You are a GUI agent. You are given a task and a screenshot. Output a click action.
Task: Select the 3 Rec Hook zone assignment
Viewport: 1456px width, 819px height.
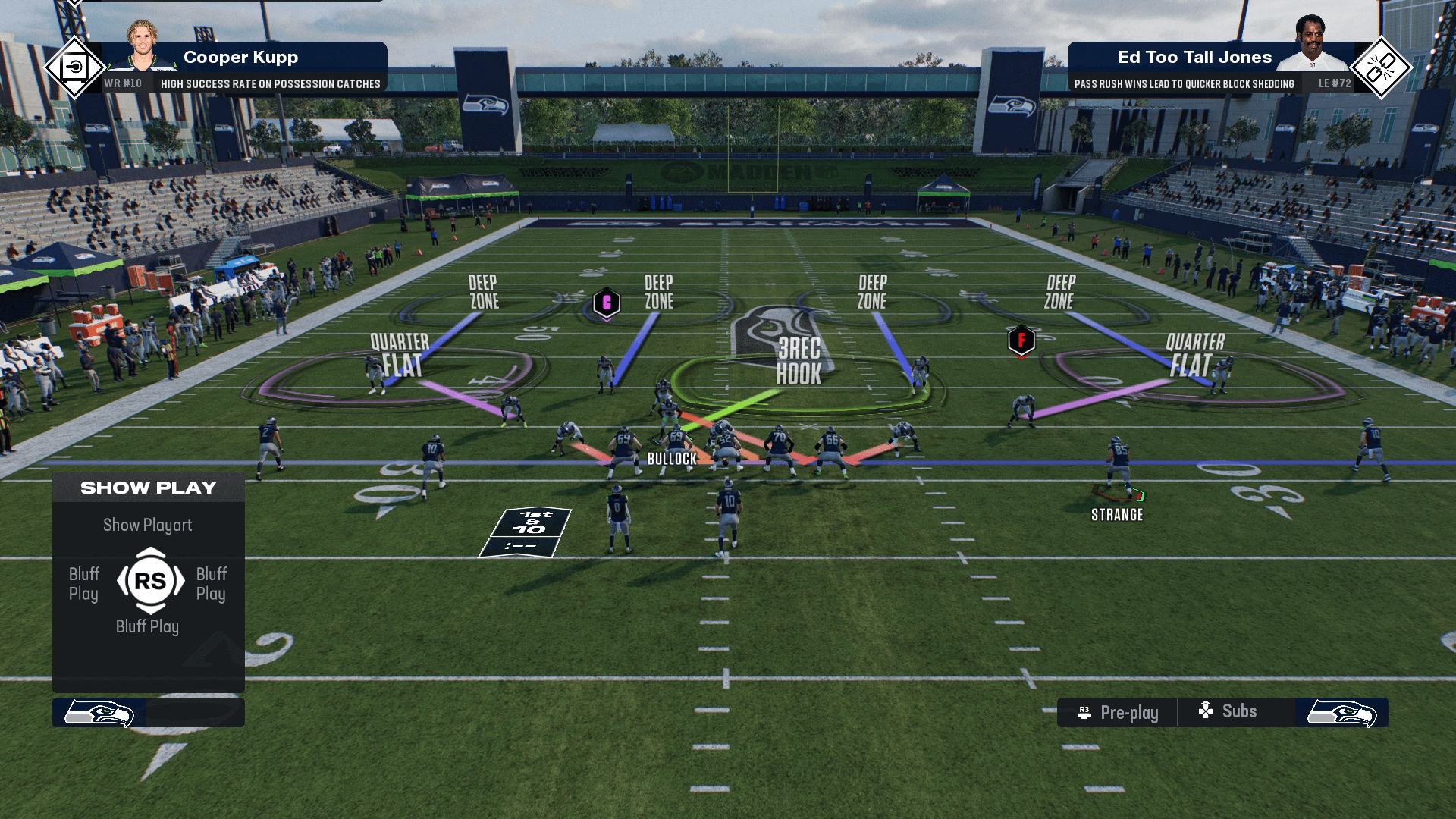(x=799, y=362)
